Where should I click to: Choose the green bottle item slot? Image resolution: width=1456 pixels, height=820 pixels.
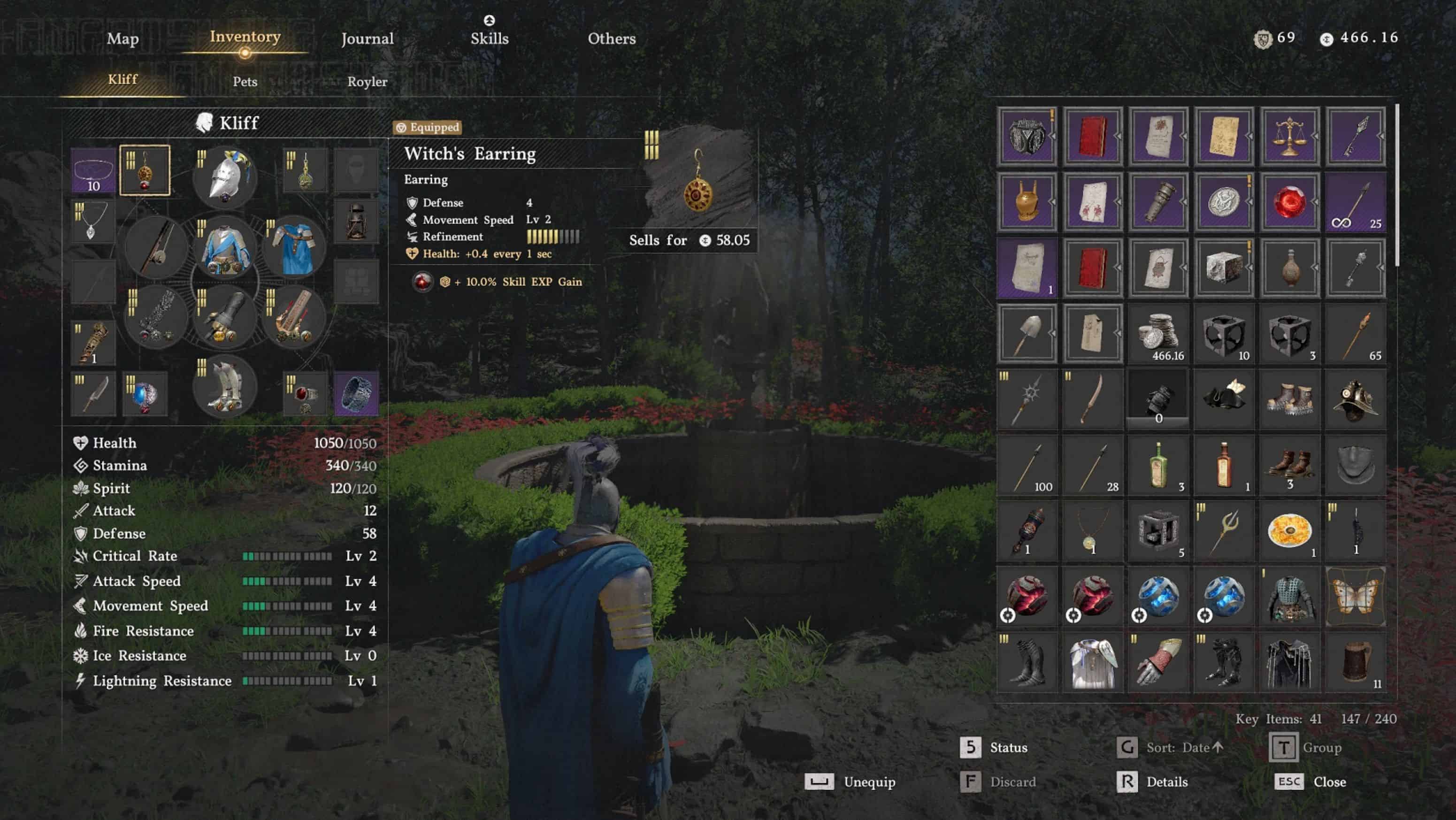1158,465
